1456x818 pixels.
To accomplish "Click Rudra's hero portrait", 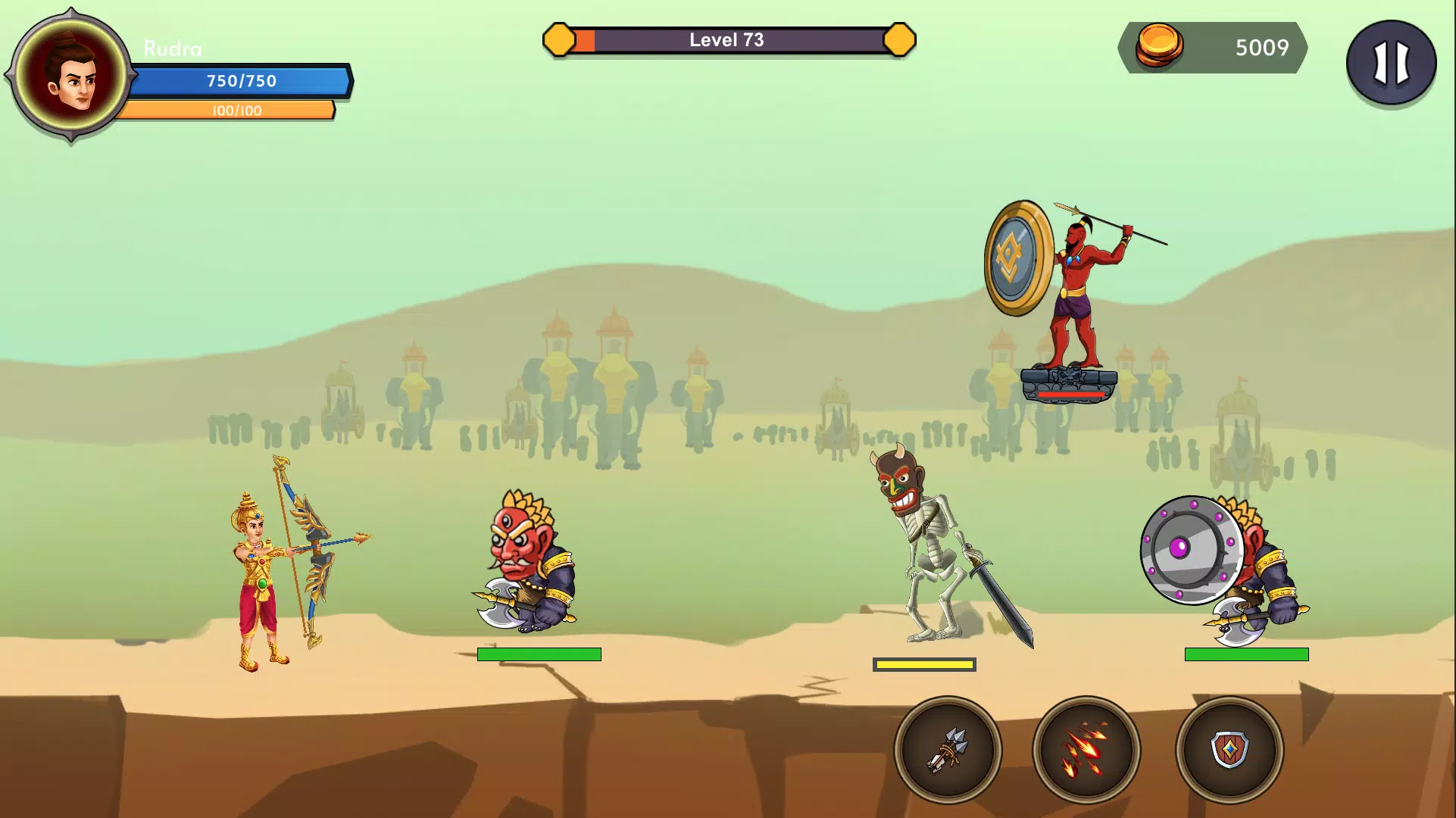I will pyautogui.click(x=72, y=76).
